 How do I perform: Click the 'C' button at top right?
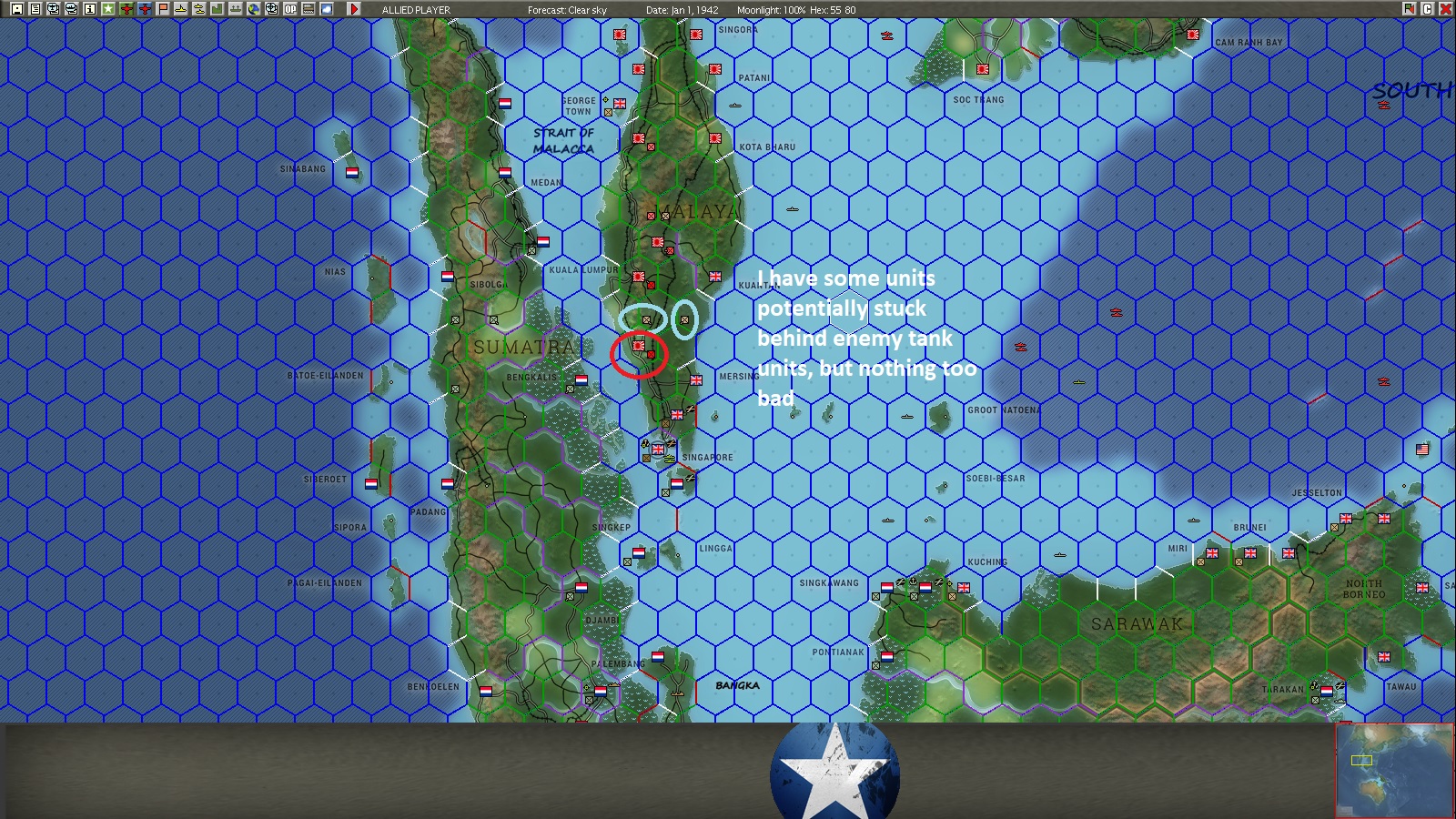click(1427, 8)
